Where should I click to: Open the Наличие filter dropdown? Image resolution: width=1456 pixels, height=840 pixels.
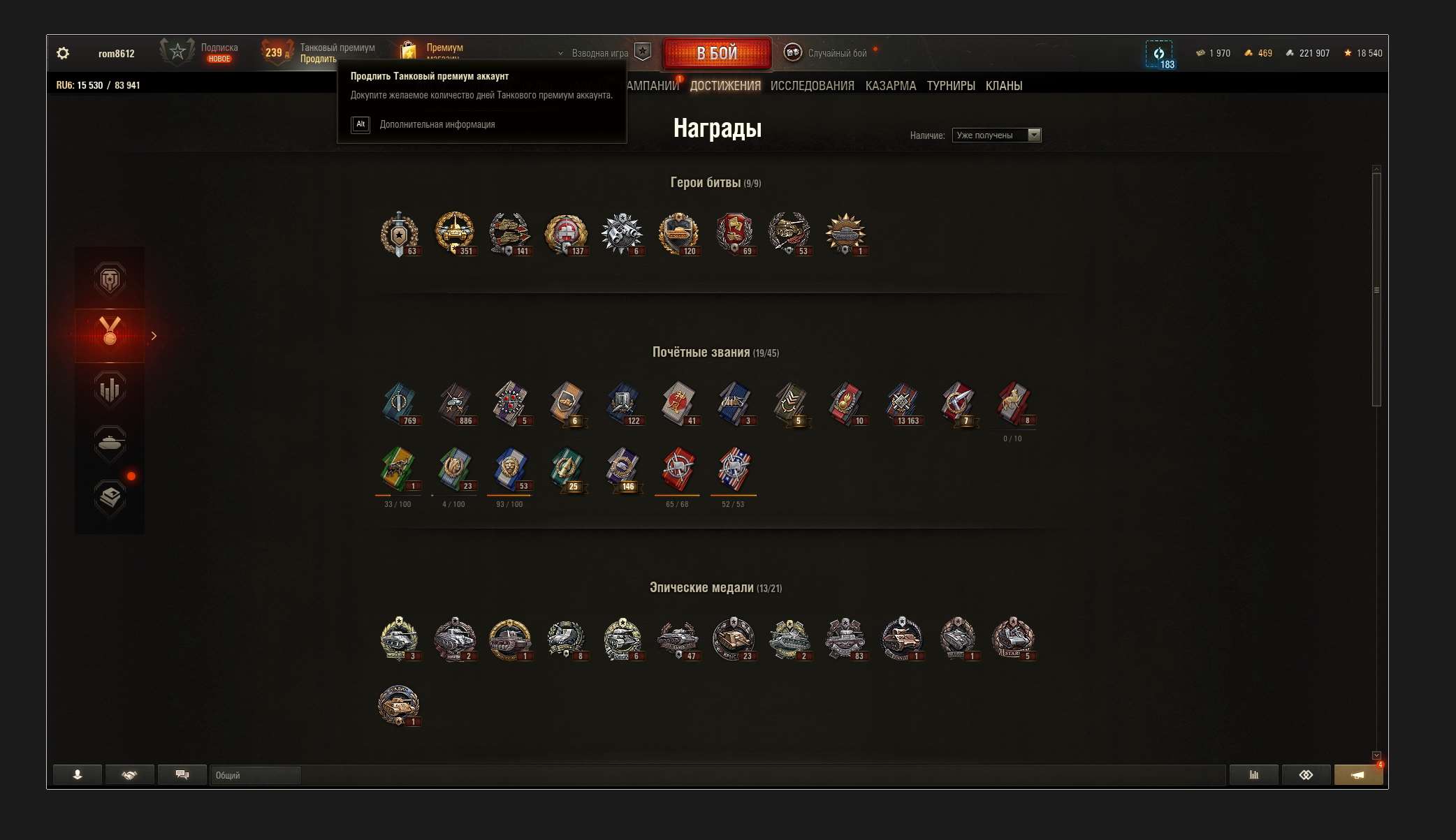[x=996, y=135]
